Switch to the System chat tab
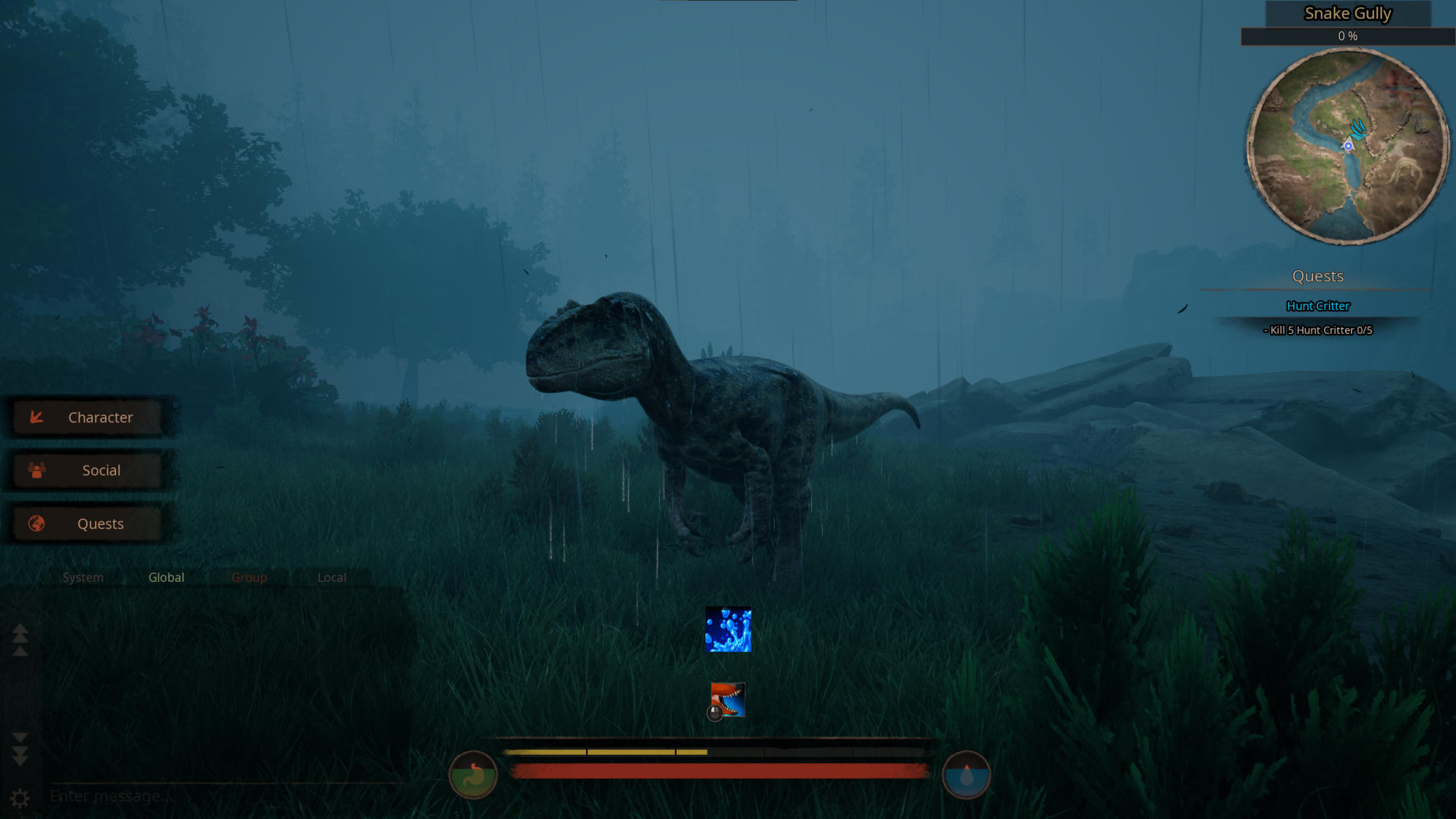This screenshot has height=819, width=1456. click(x=82, y=577)
